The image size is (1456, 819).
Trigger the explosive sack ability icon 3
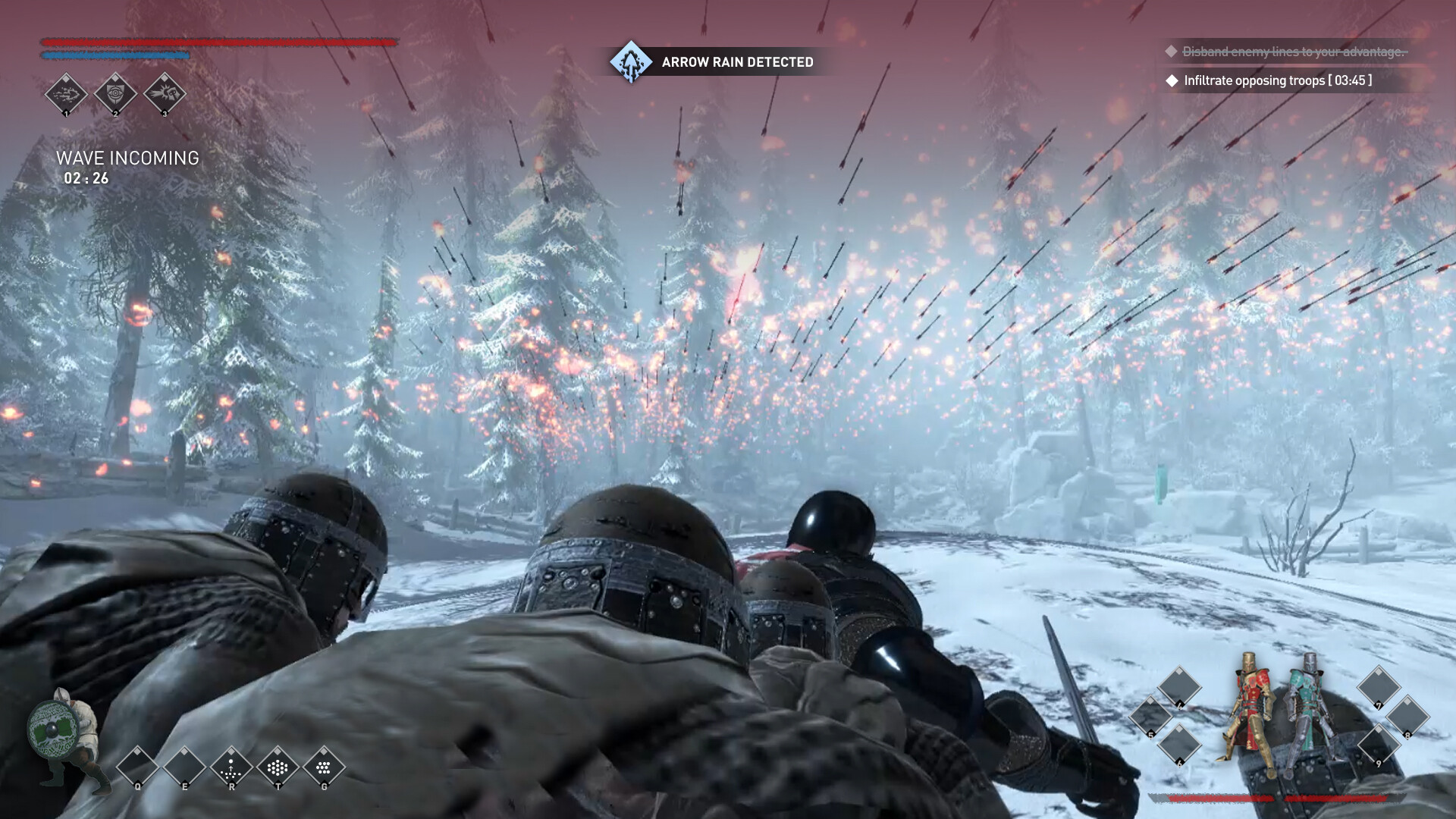[x=165, y=93]
